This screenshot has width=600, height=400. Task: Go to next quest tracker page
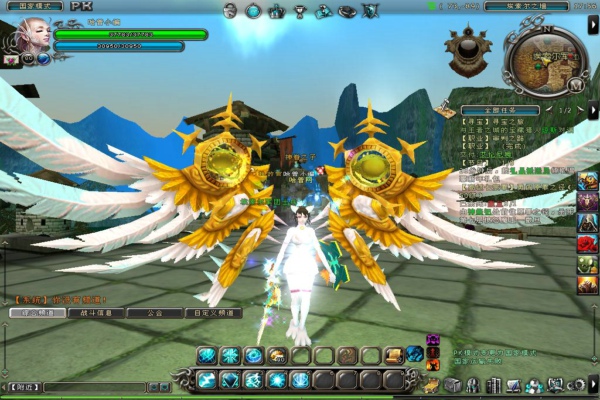coord(580,110)
